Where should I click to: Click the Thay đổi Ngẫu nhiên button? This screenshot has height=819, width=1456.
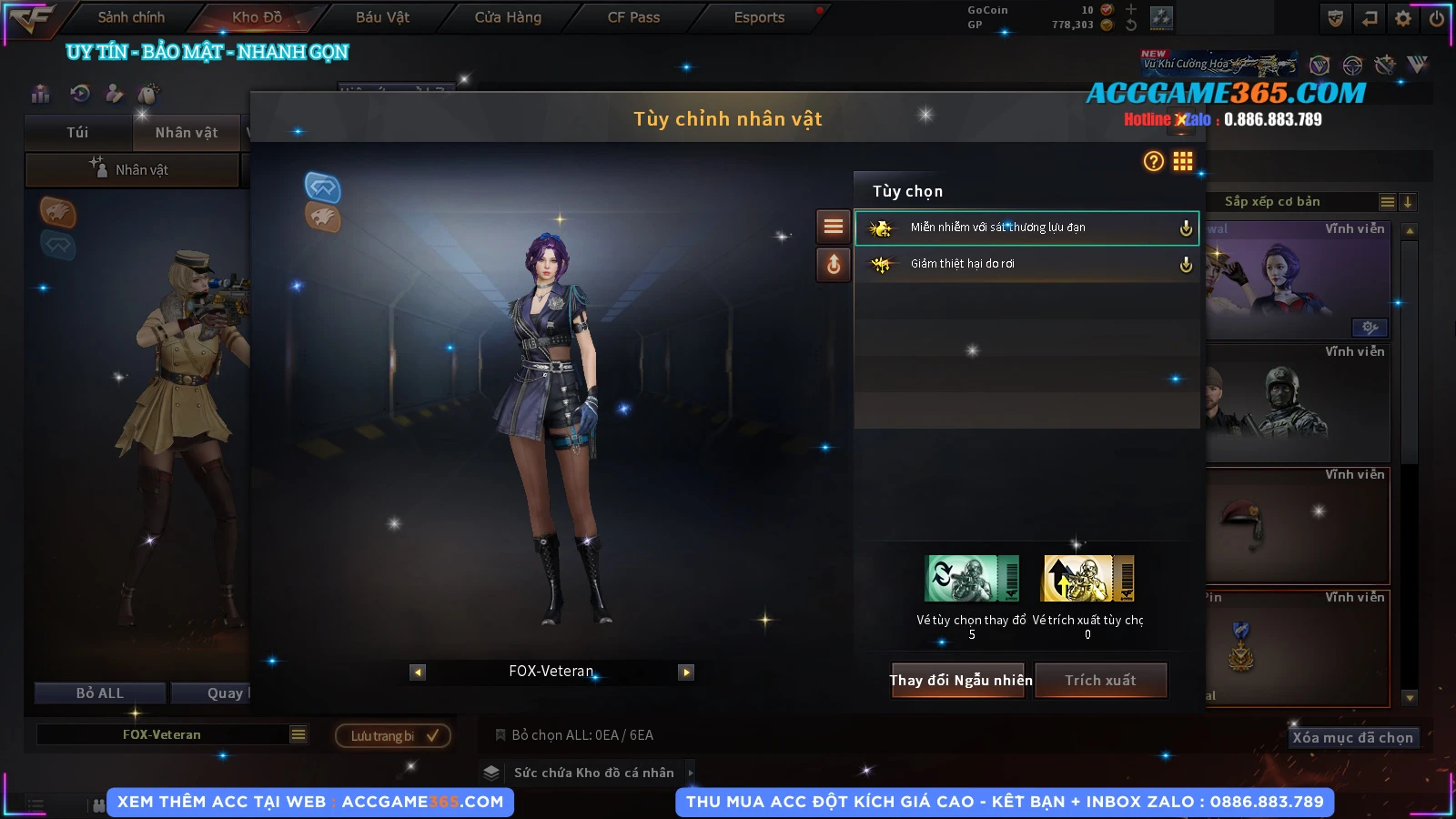(960, 680)
